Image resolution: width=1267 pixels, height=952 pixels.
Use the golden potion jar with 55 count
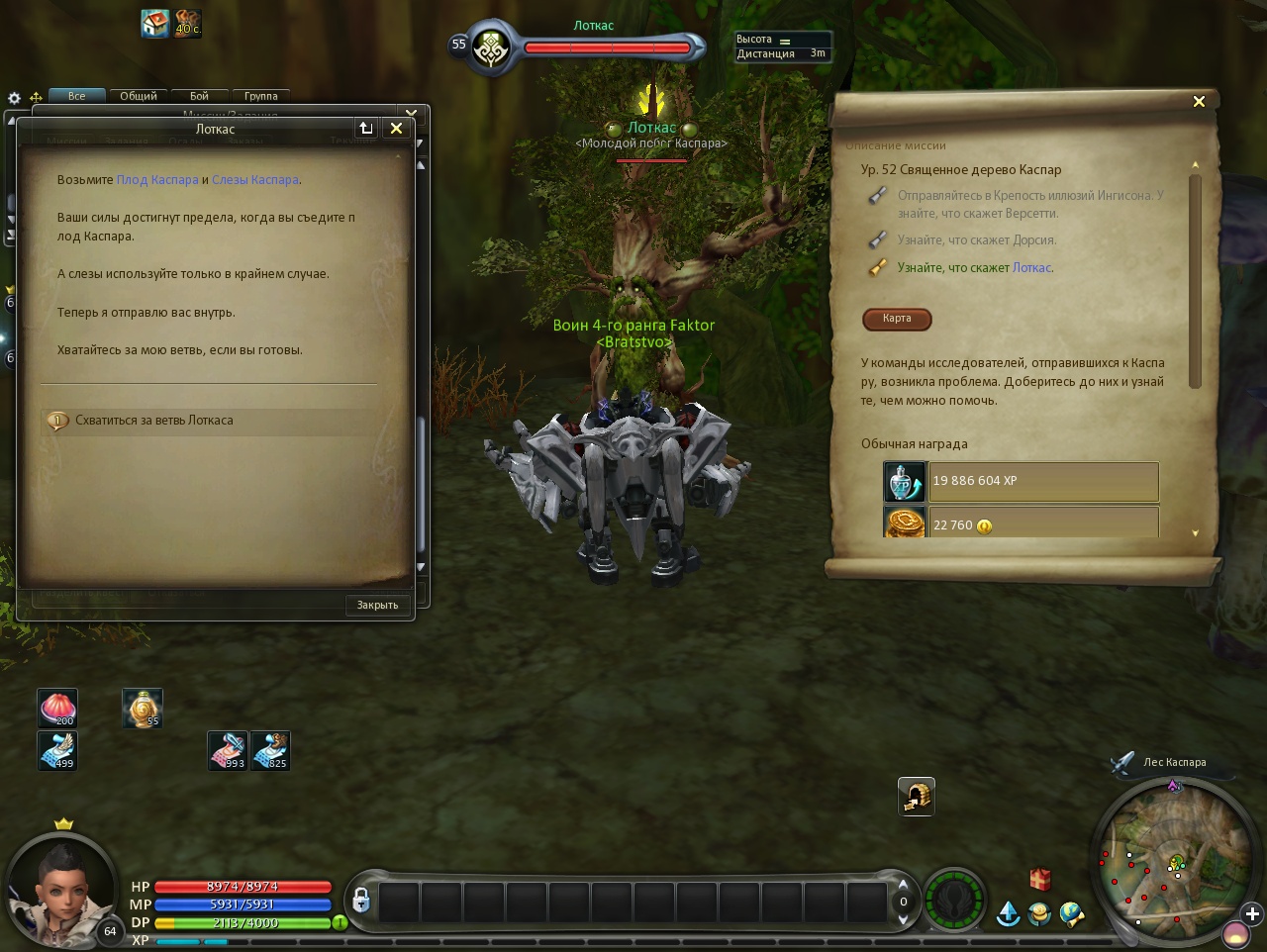[x=143, y=709]
